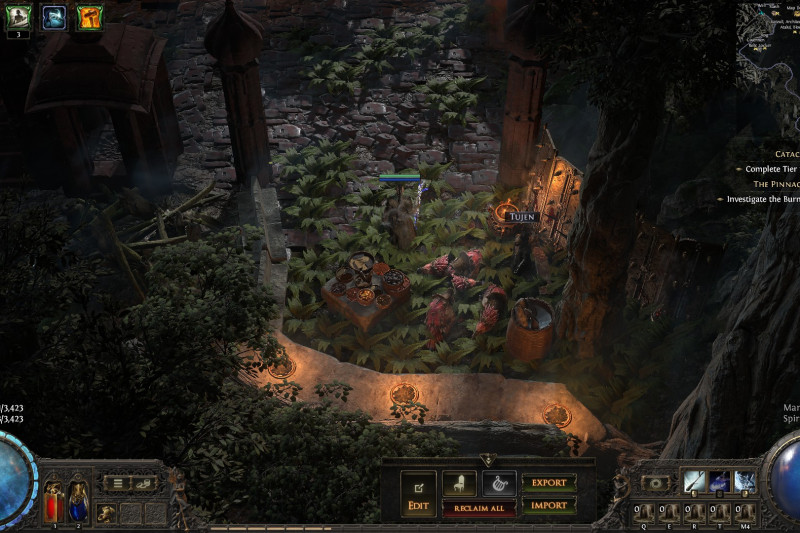Viewport: 800px width, 533px height.
Task: Select the orange hammer buff icon
Action: click(90, 16)
